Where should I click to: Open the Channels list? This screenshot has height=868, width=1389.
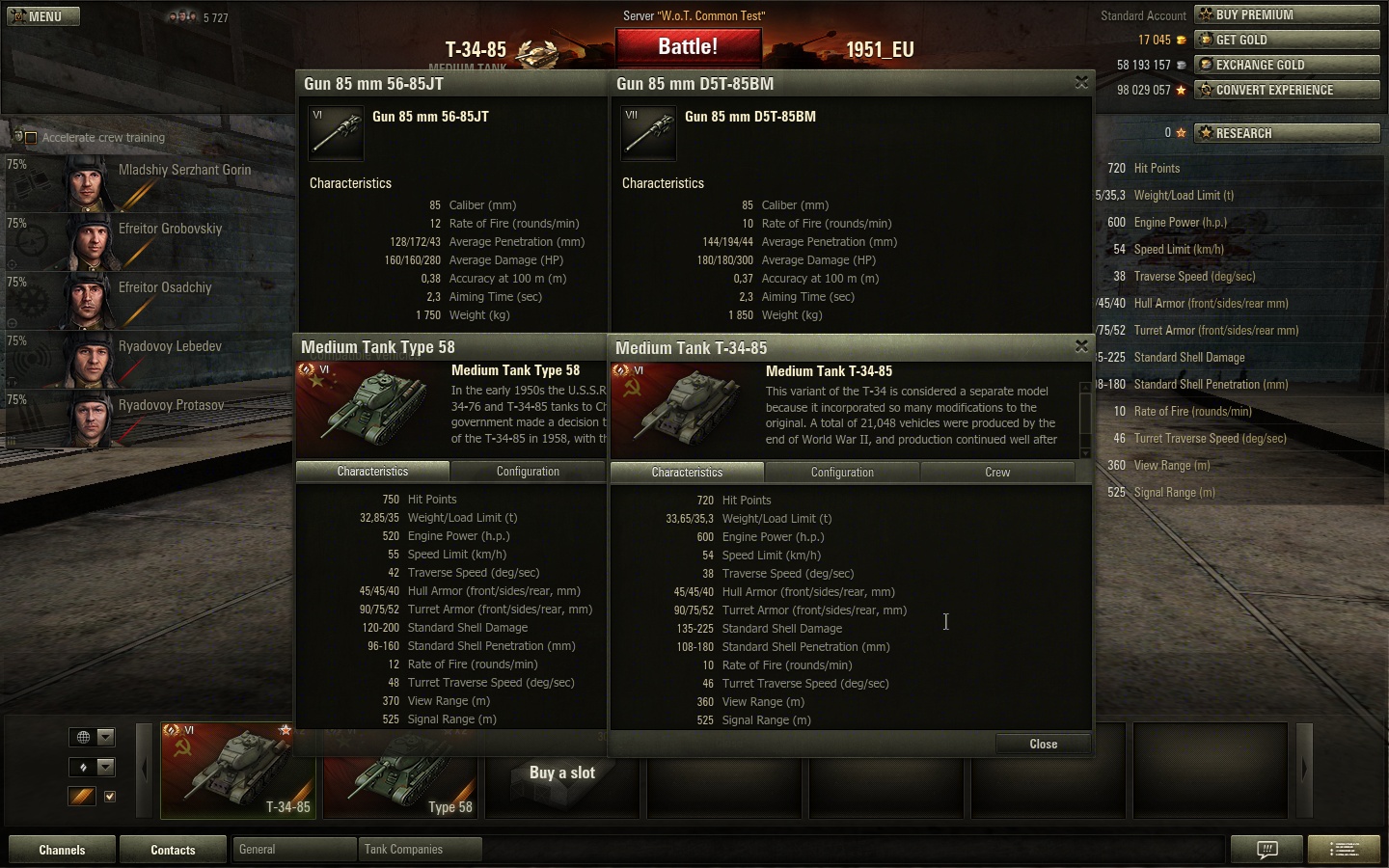click(x=62, y=850)
